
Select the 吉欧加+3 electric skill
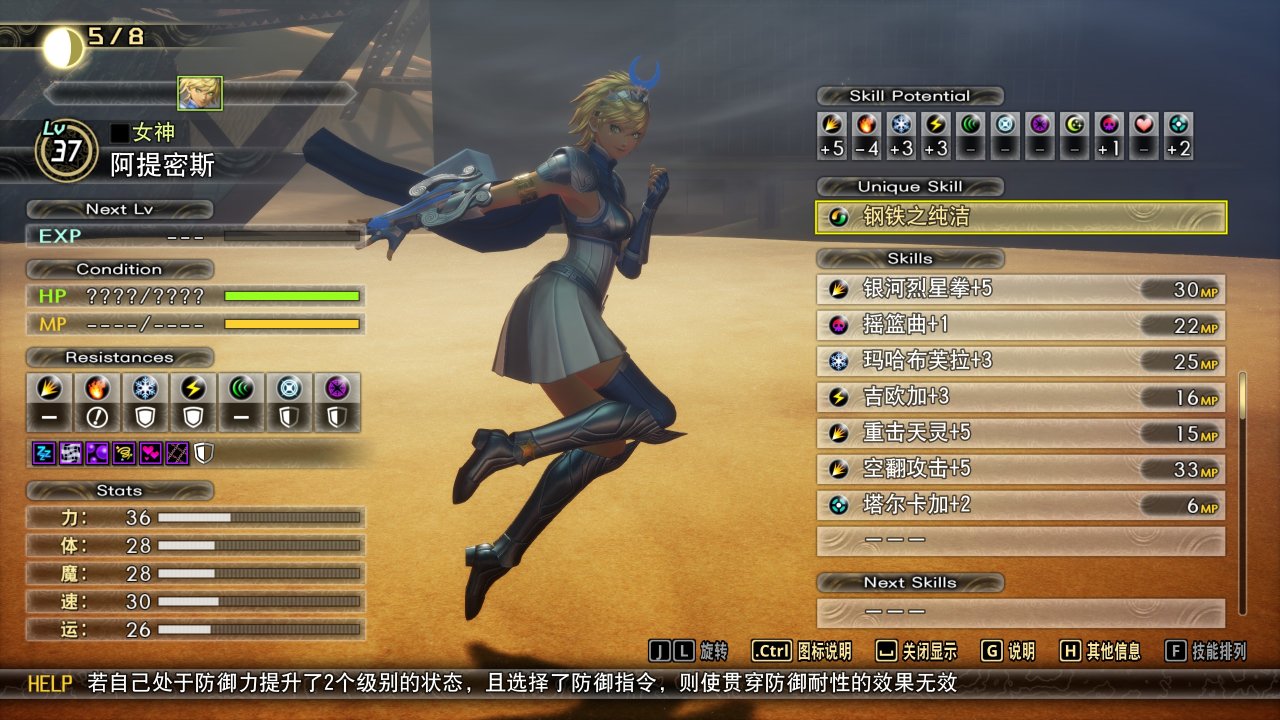click(1020, 397)
